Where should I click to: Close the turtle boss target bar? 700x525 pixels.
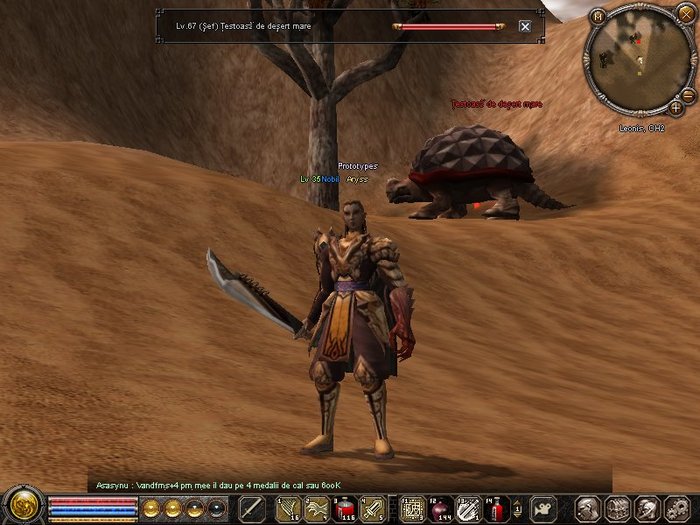[525, 26]
